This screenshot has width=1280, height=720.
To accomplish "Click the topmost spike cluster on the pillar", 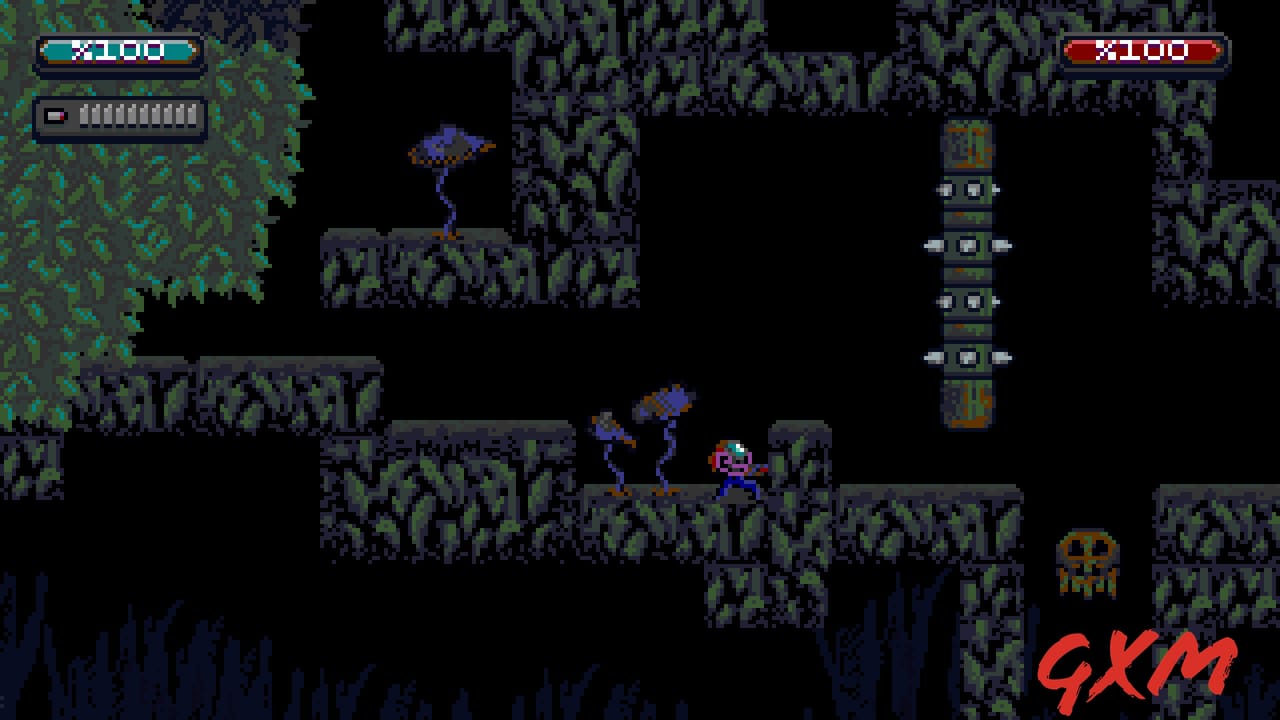I will coord(967,190).
